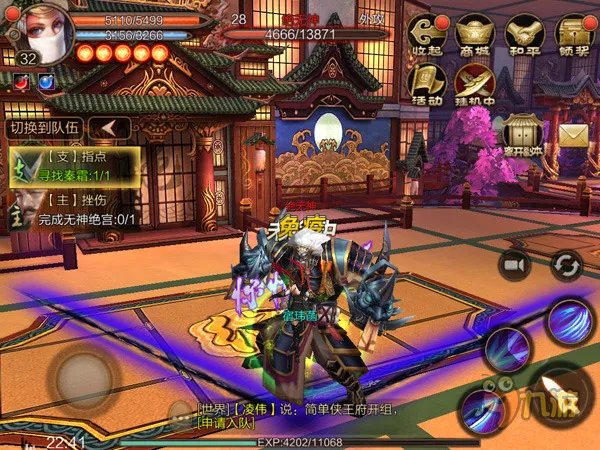Click the red potion icon under the portrait
Image resolution: width=600 pixels, height=450 pixels.
tap(20, 82)
